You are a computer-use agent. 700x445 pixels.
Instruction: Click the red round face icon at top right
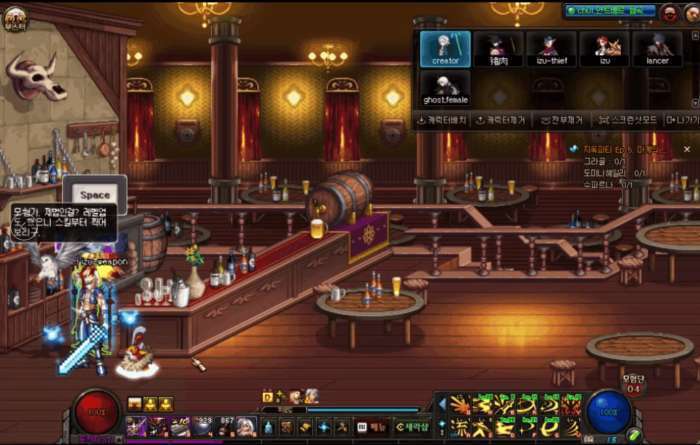pos(668,12)
